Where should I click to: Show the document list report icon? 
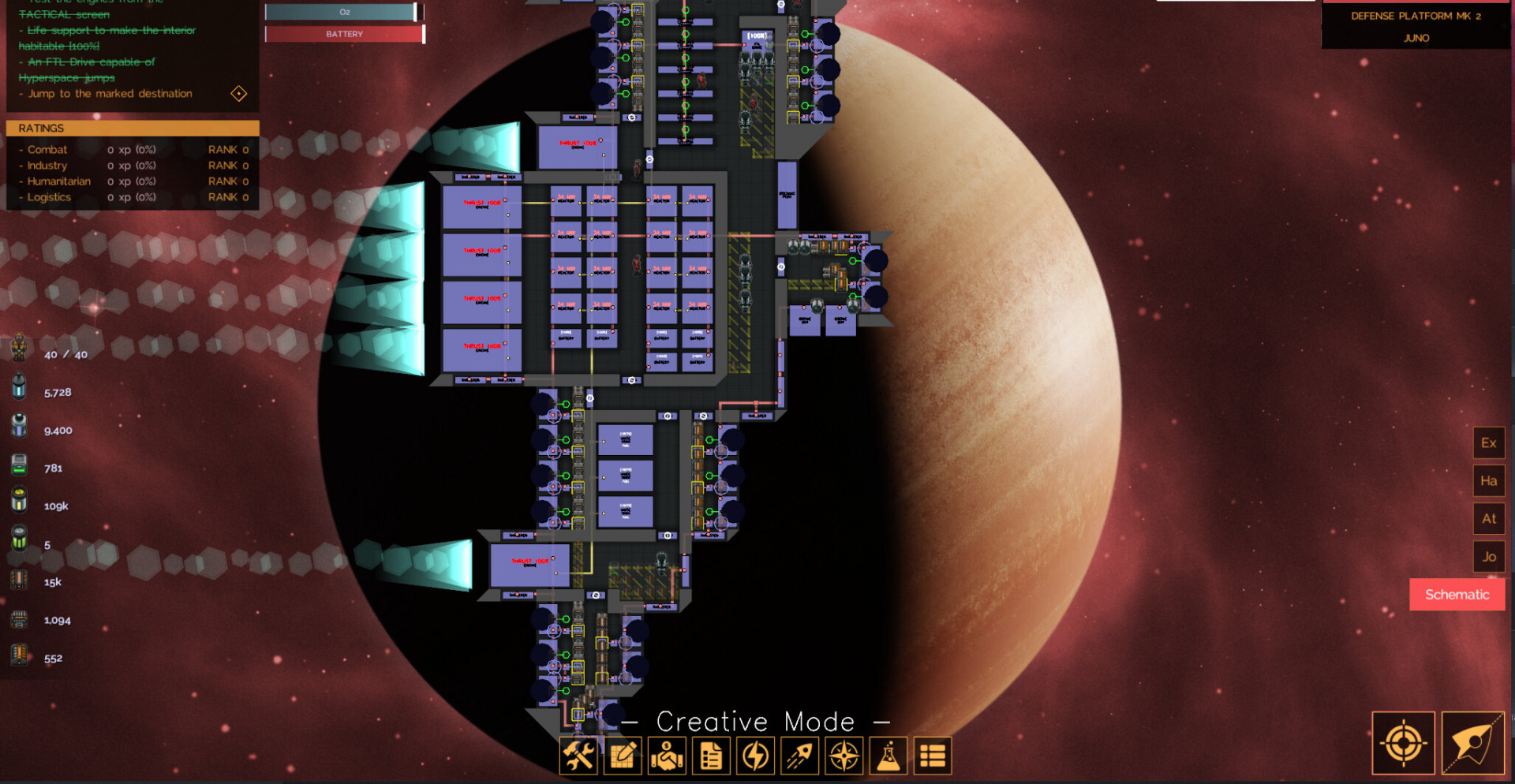(711, 756)
